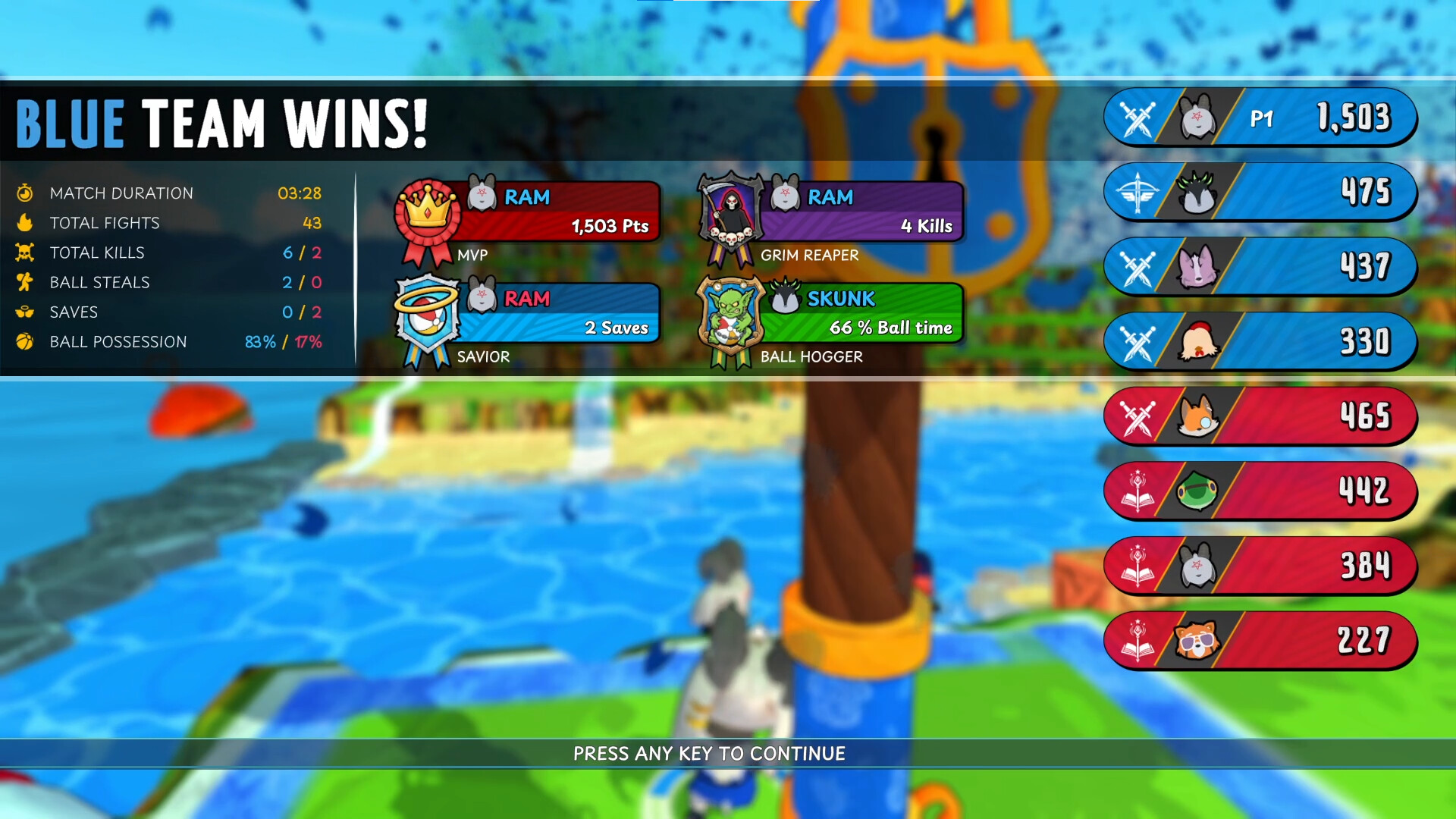Screen dimensions: 1456x819
Task: Click the crossed swords icon beside P1
Action: 1137,118
